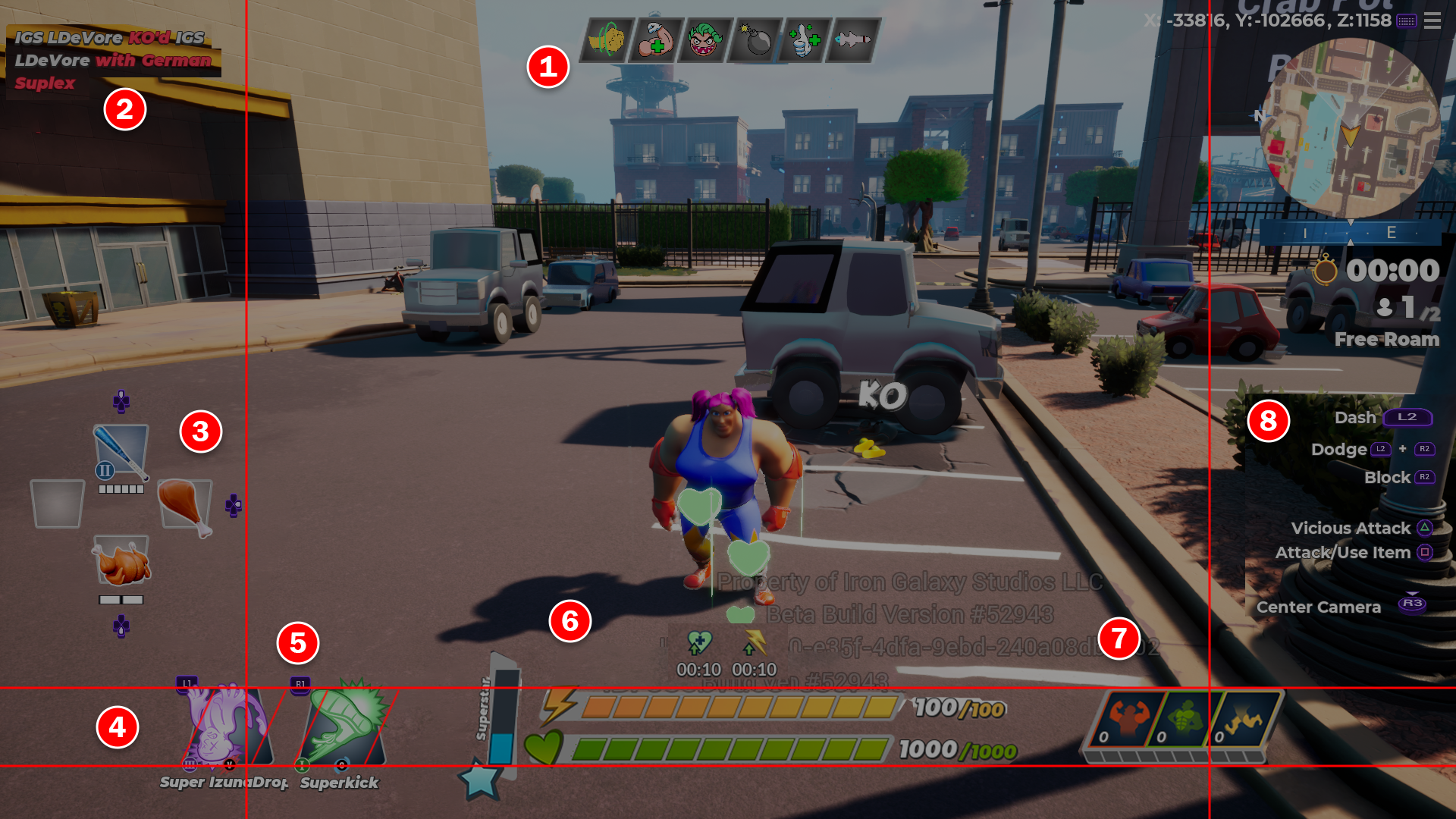Click the lightning stamina-boost buff icon
The image size is (1456, 819).
click(754, 643)
